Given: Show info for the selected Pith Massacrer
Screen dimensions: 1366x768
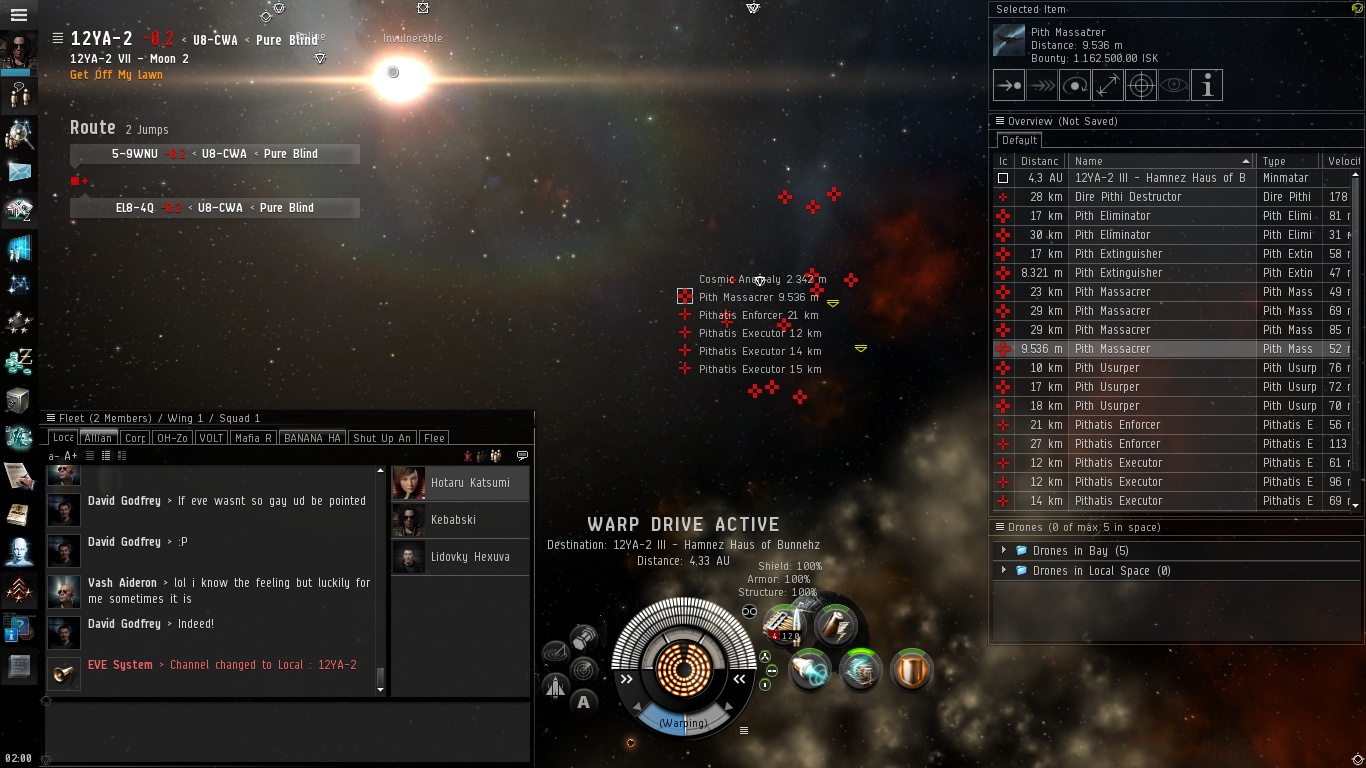Looking at the screenshot, I should tap(1207, 86).
